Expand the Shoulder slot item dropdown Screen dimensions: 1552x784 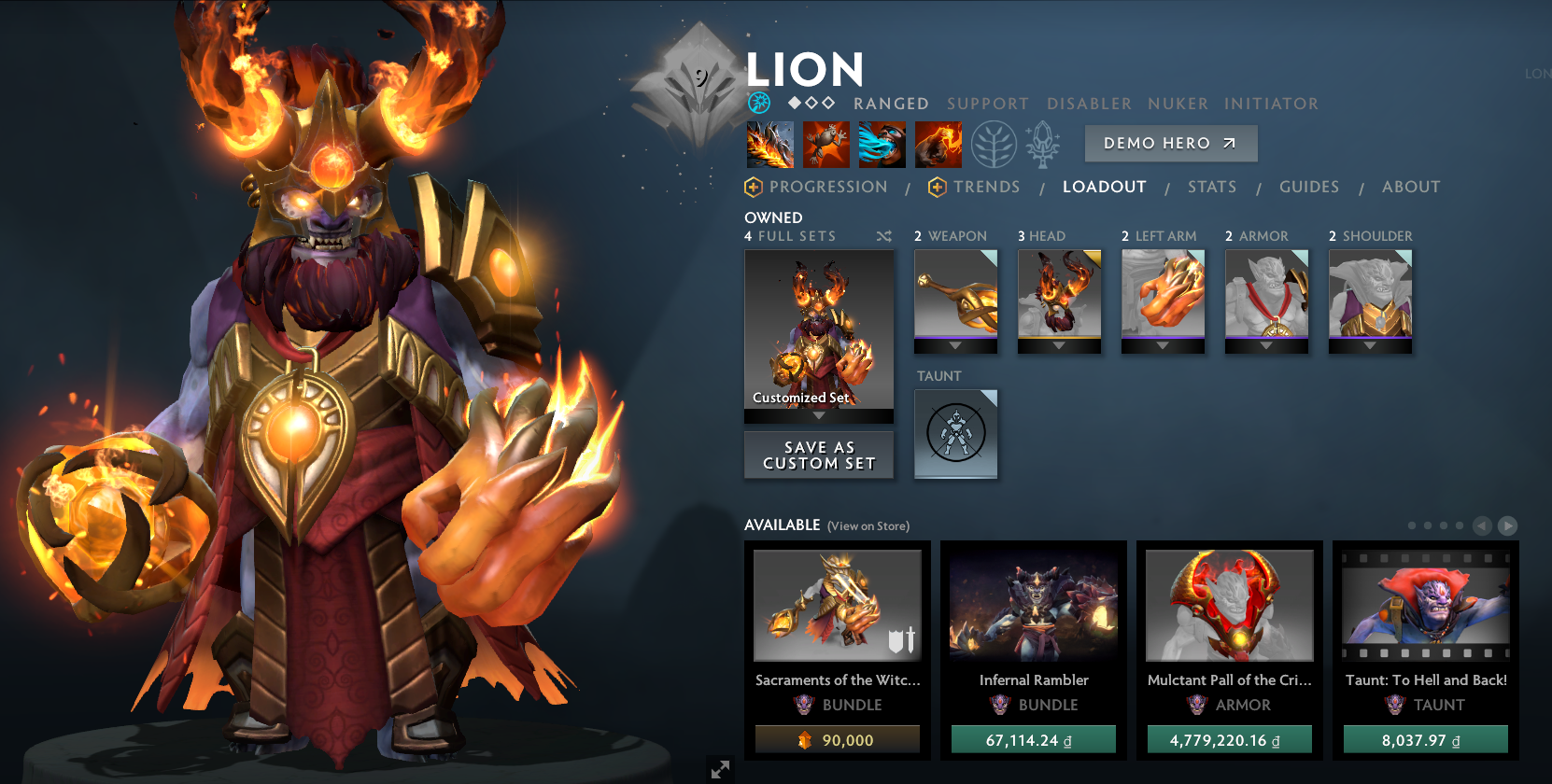1370,344
